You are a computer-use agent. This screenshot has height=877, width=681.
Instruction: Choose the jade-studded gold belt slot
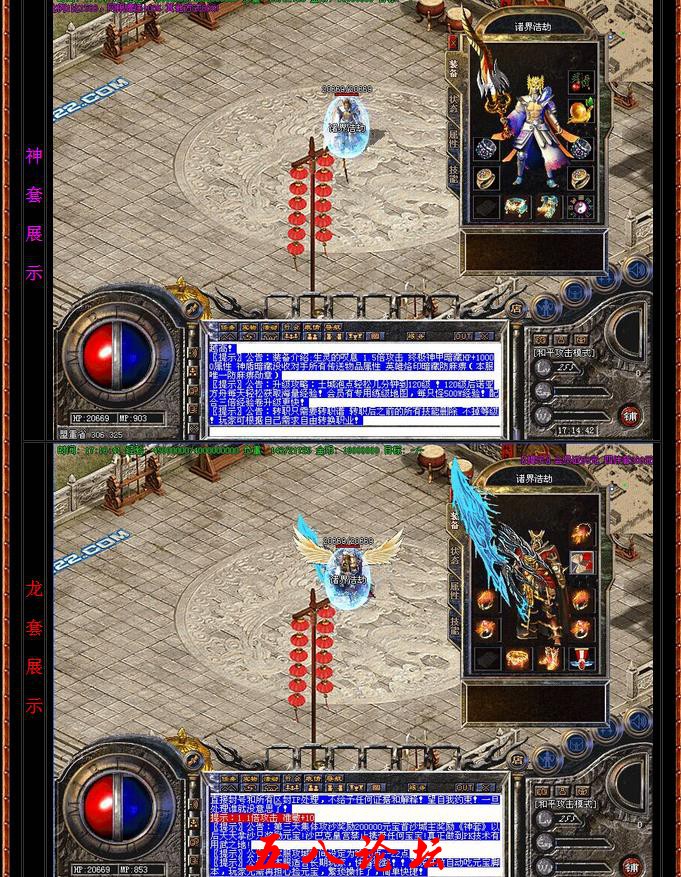pyautogui.click(x=517, y=207)
